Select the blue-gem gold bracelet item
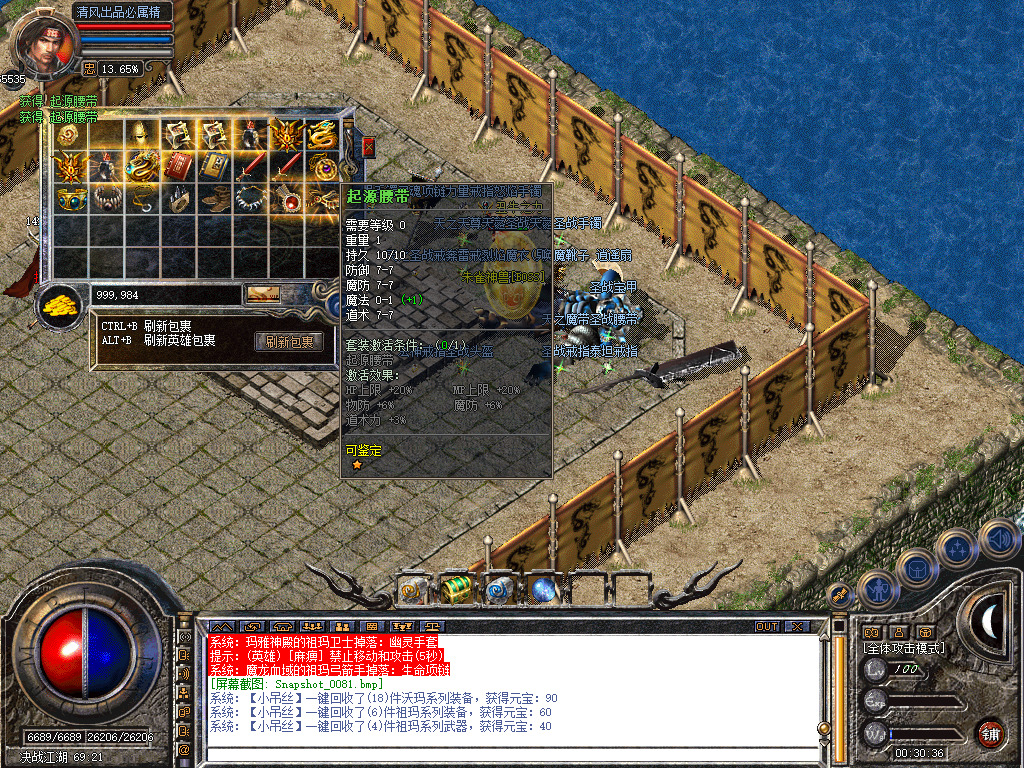This screenshot has height=768, width=1024. pos(70,199)
